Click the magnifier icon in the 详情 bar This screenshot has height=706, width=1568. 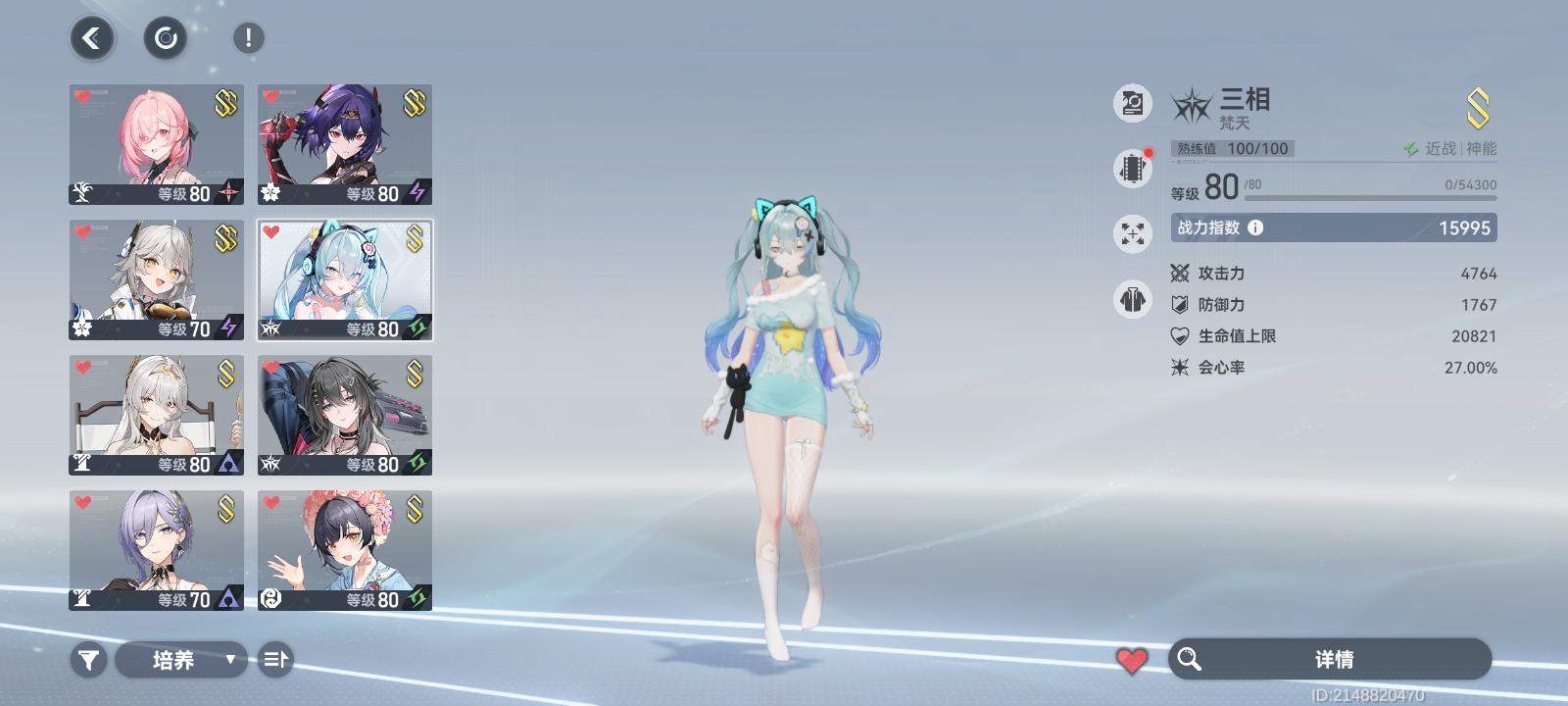[x=1191, y=659]
